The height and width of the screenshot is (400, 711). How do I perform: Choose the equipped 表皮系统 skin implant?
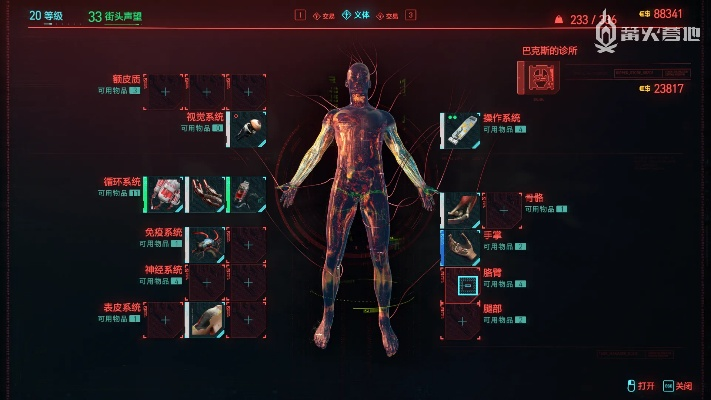point(207,319)
